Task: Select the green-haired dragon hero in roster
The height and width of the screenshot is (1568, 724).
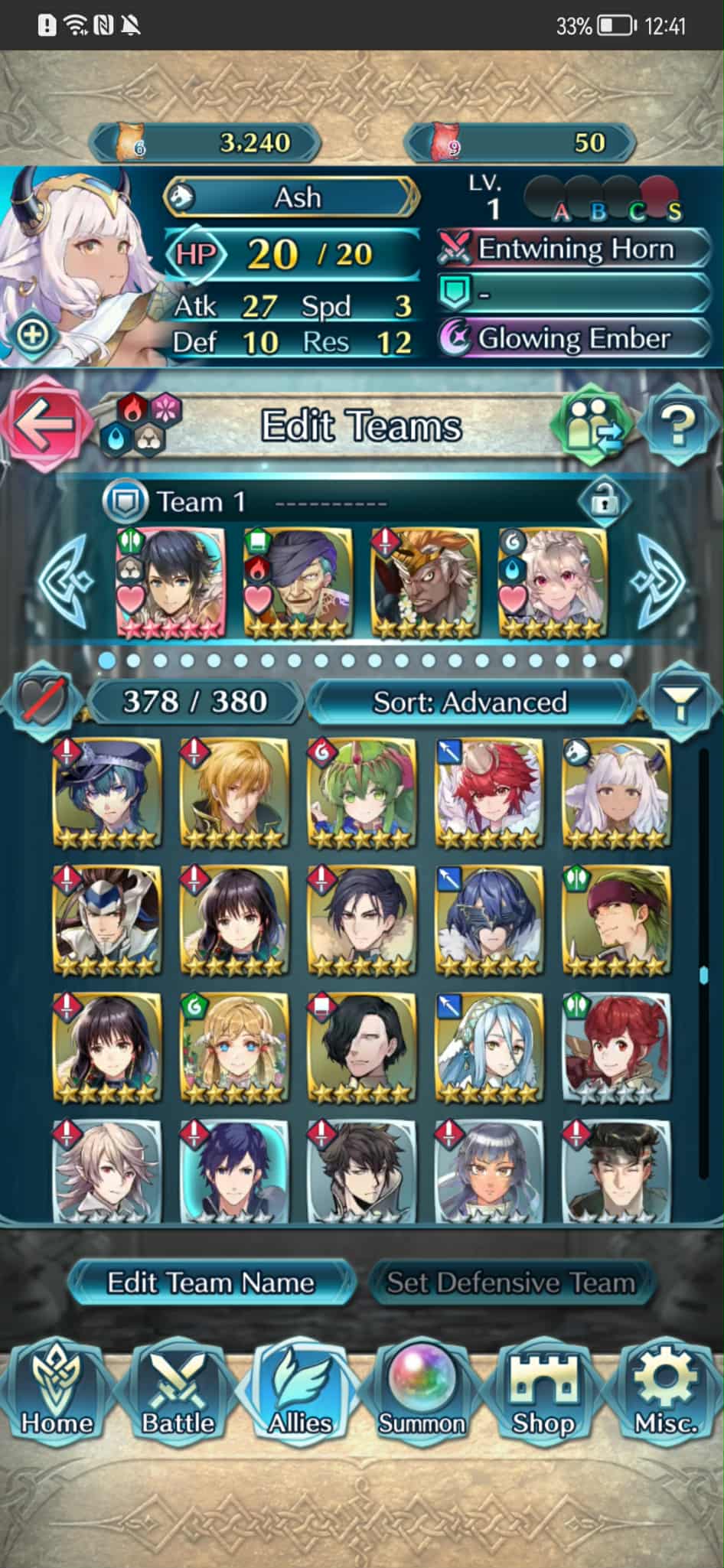Action: click(361, 794)
